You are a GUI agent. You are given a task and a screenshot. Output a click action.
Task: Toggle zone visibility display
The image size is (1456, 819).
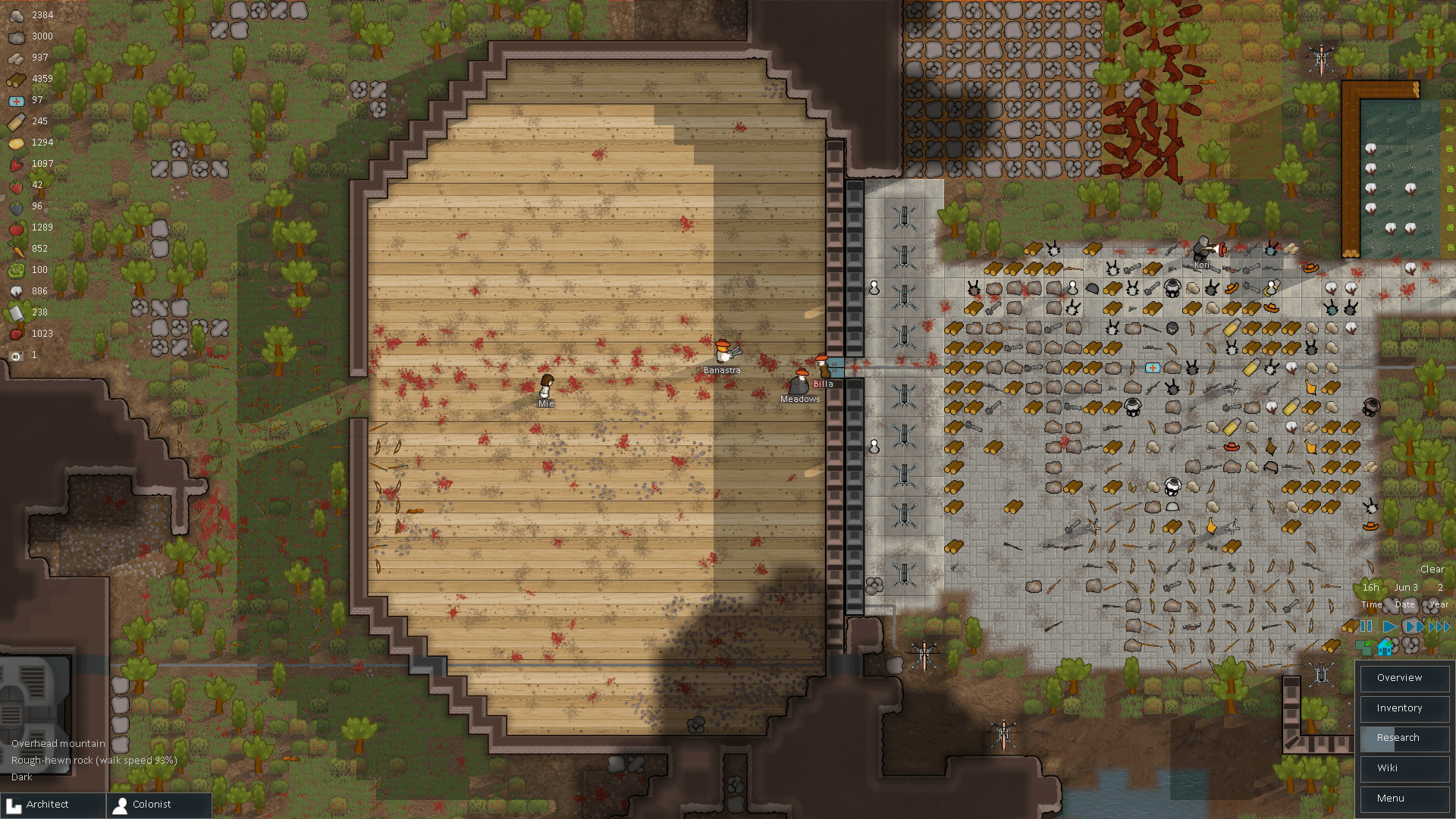point(1363,648)
